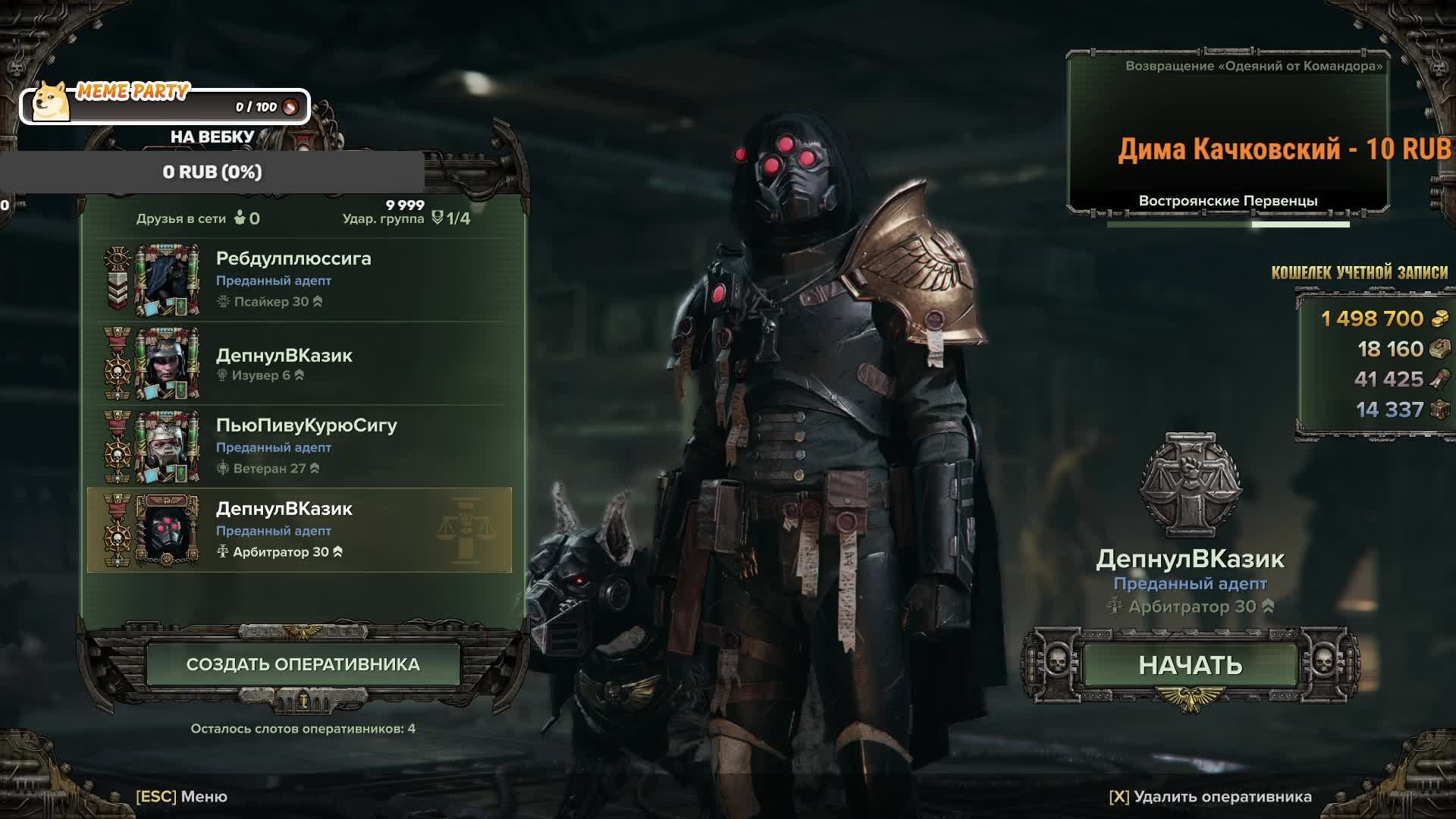Delete operative via Удалить оперативника
Screen dimensions: 1456x819
(x=1210, y=796)
